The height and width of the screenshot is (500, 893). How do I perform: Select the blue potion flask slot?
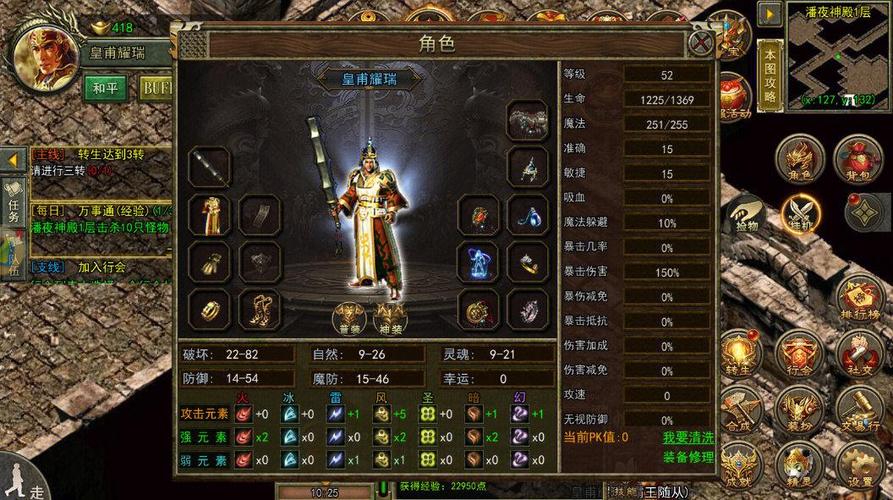[x=526, y=215]
